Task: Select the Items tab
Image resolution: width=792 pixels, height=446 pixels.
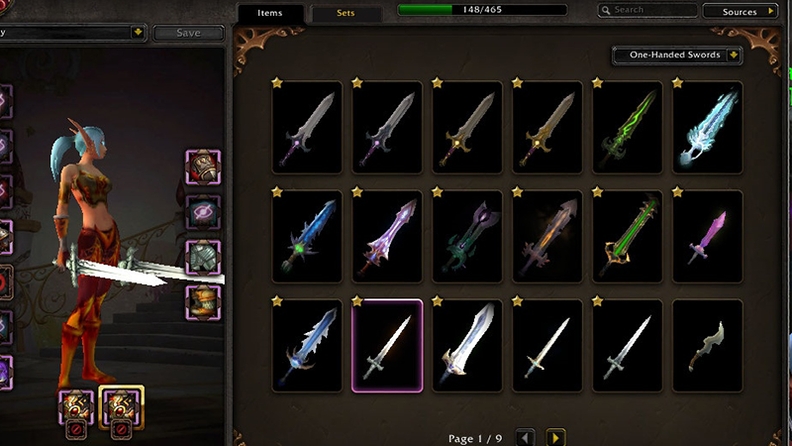Action: click(269, 14)
